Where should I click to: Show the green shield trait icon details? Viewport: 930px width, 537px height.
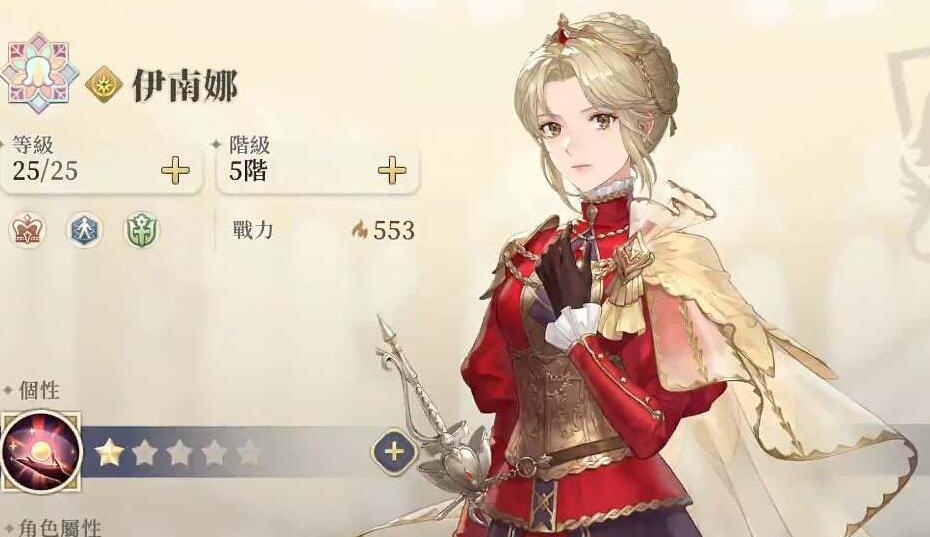tap(141, 231)
